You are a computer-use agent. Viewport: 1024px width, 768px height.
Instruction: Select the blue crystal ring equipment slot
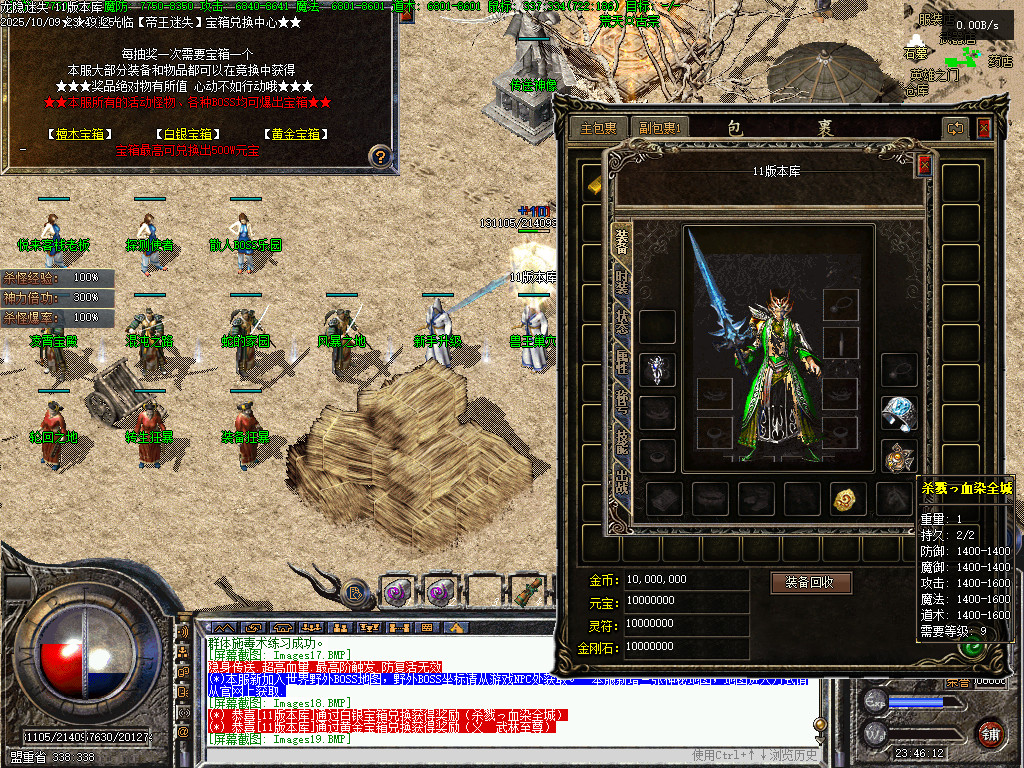click(x=898, y=412)
